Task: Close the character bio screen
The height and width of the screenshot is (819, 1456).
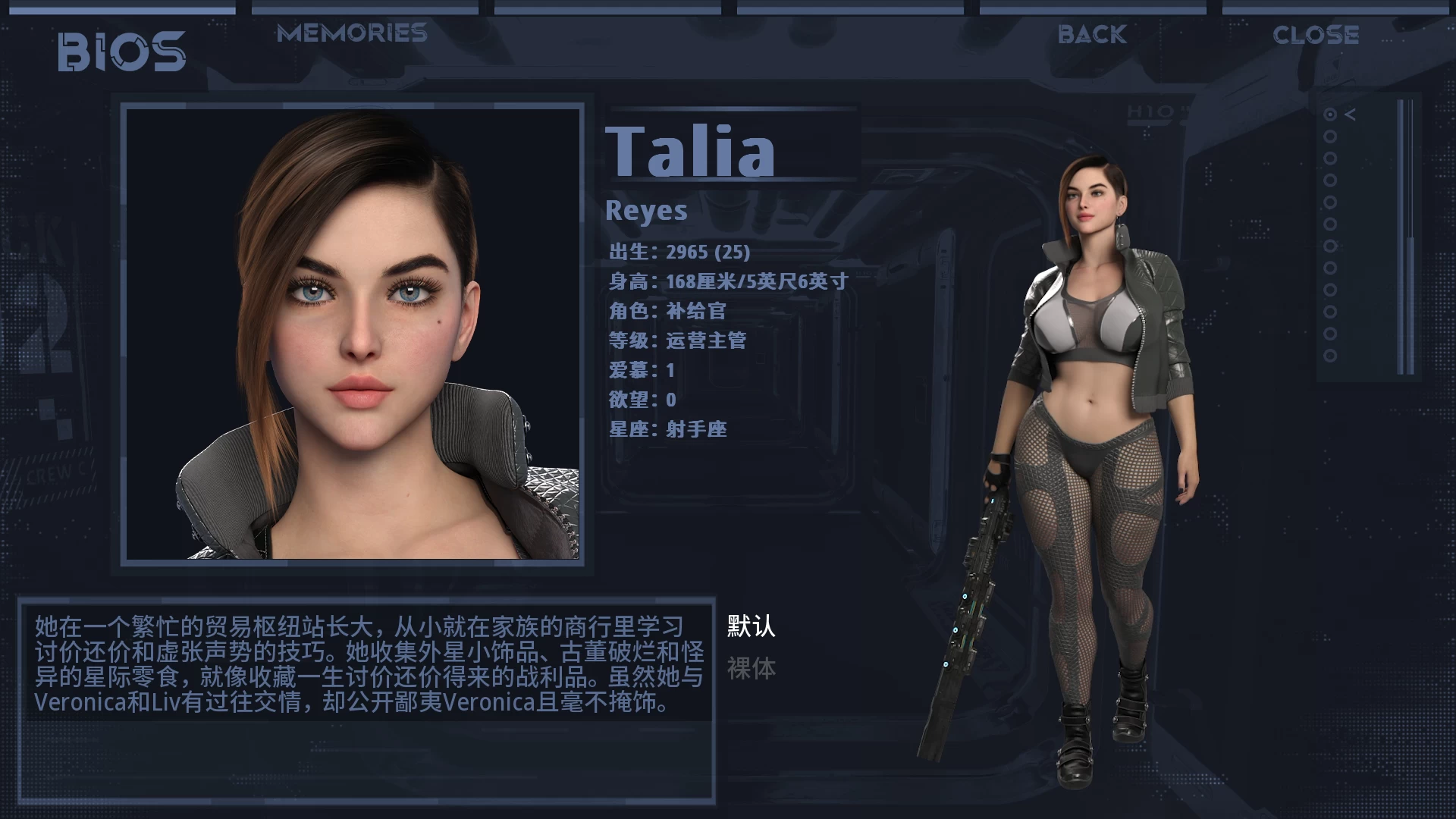Action: (x=1316, y=35)
